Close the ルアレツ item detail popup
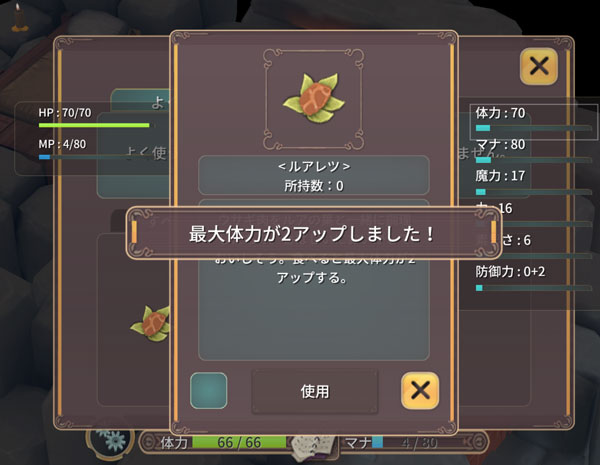600x465 pixels. pyautogui.click(x=420, y=390)
